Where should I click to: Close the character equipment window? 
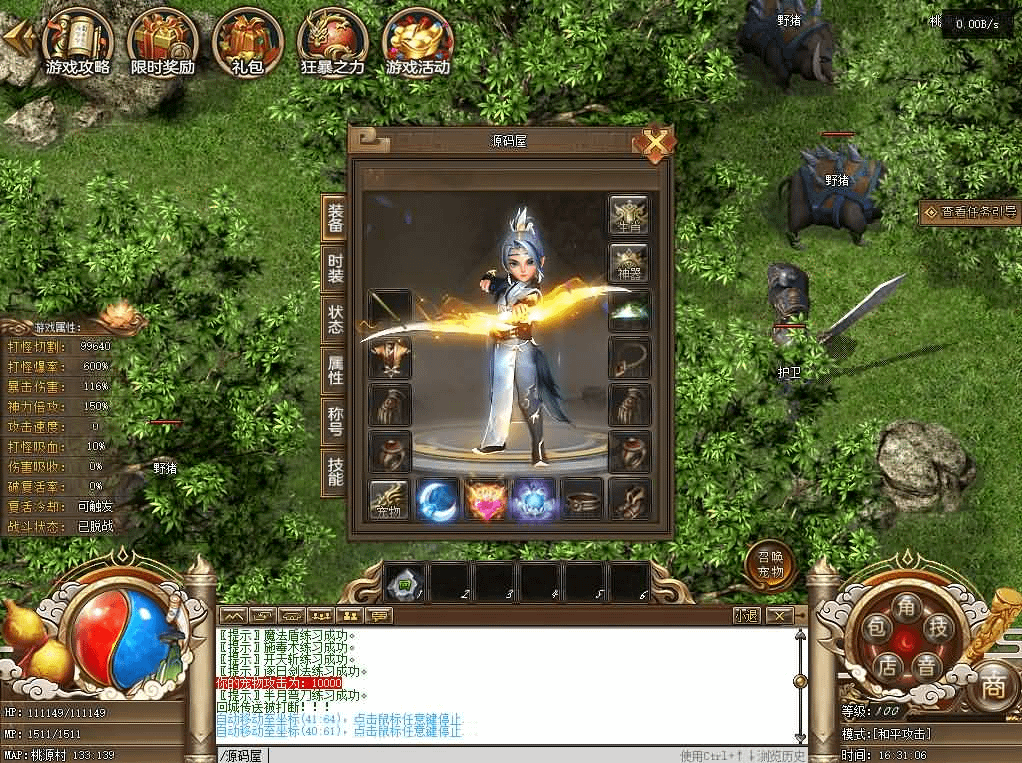[x=654, y=144]
